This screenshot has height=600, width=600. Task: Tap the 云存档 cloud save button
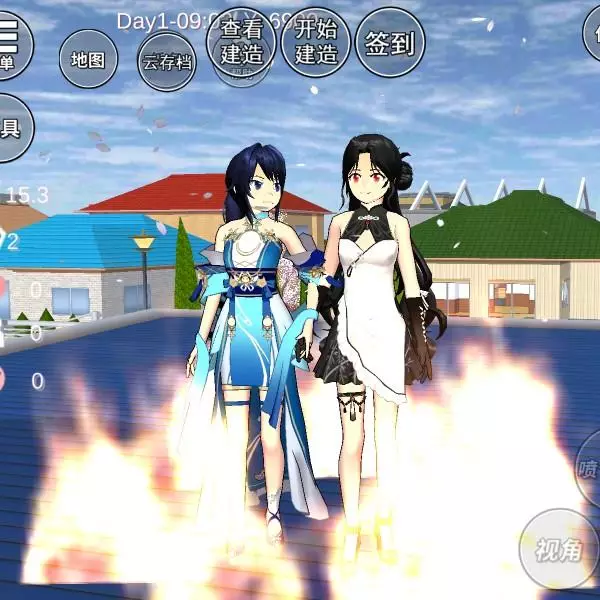pos(166,62)
